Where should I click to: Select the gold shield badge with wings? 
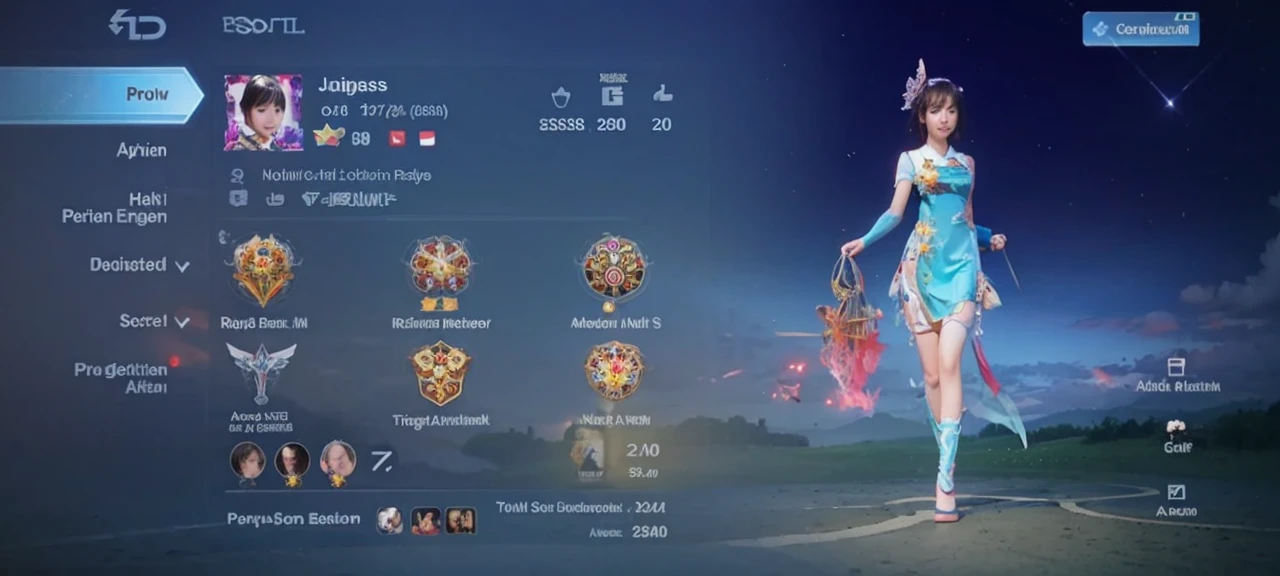tap(264, 269)
